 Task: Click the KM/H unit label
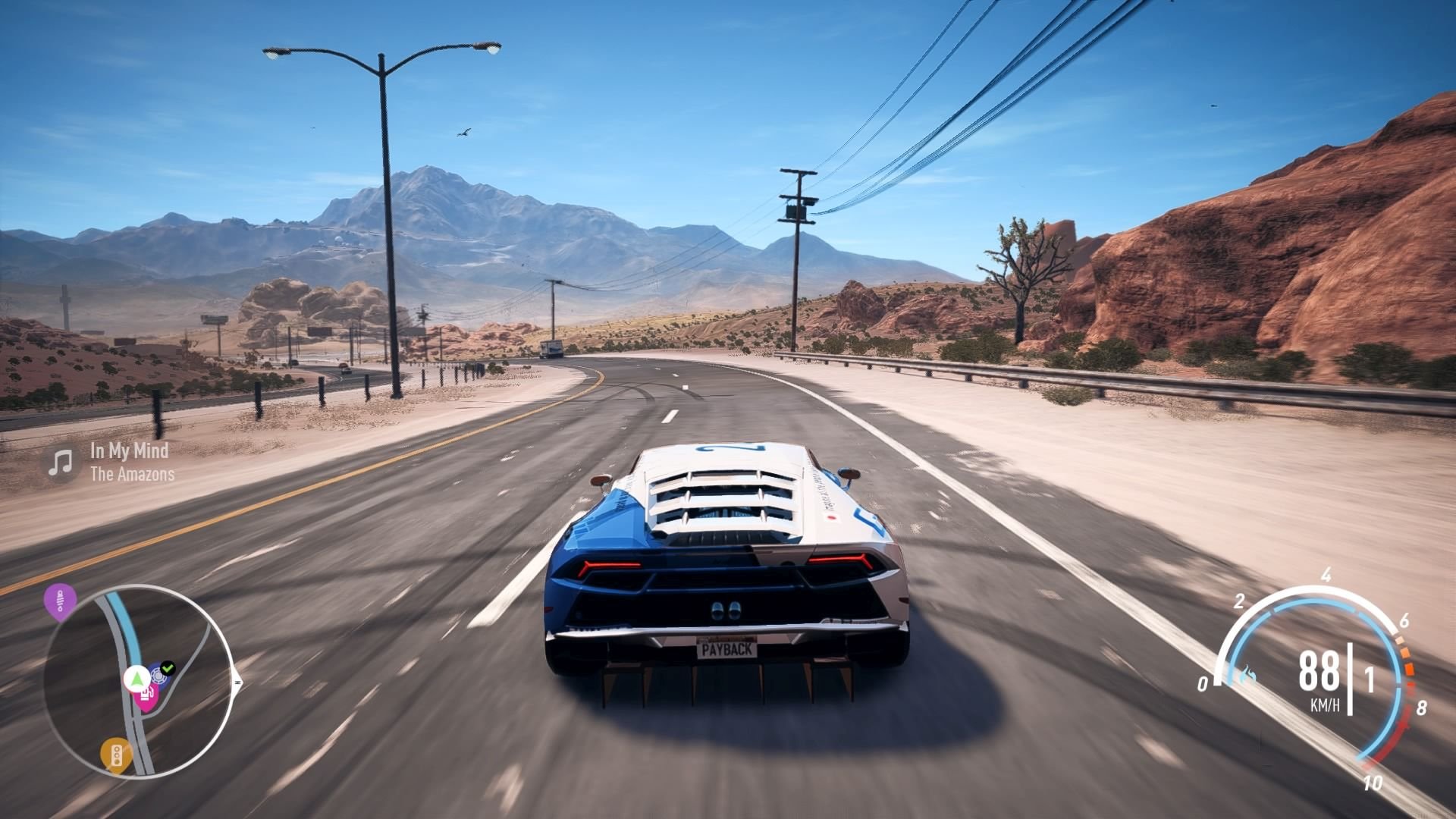point(1326,704)
